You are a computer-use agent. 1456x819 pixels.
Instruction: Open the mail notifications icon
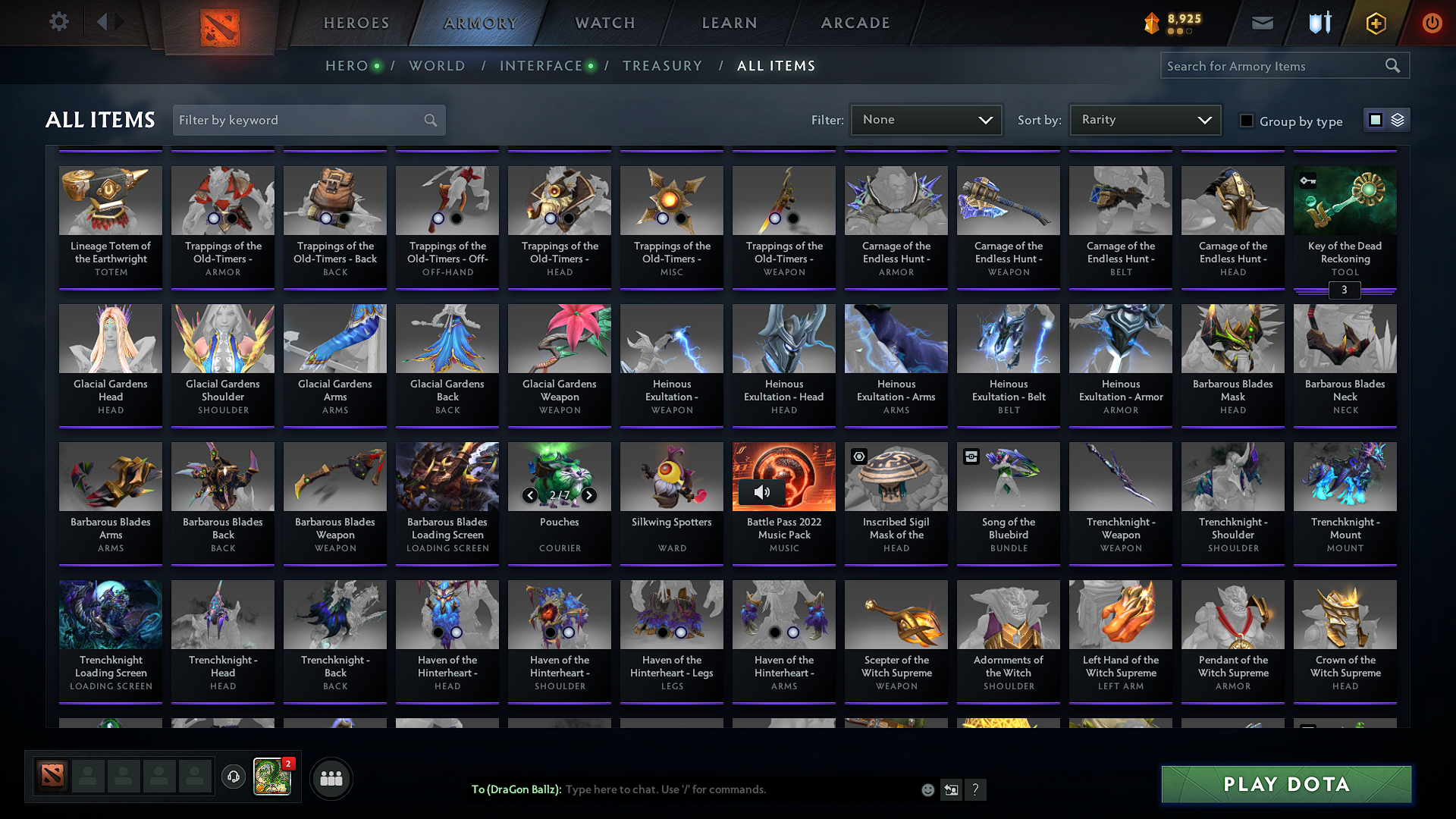tap(1262, 23)
